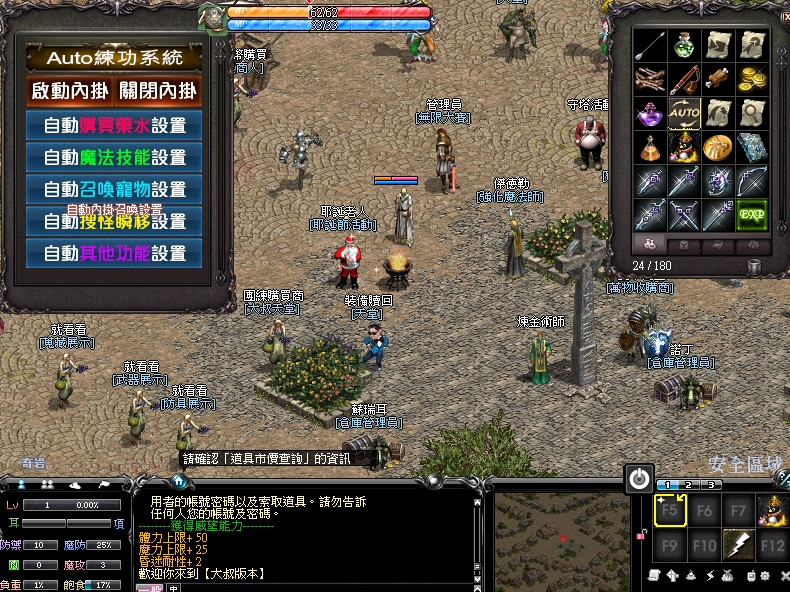Click the gold coins pile item
The width and height of the screenshot is (790, 592).
[752, 79]
